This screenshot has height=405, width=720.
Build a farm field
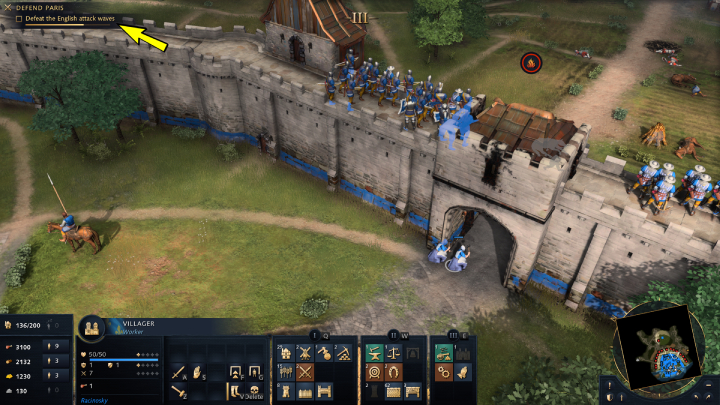[286, 372]
